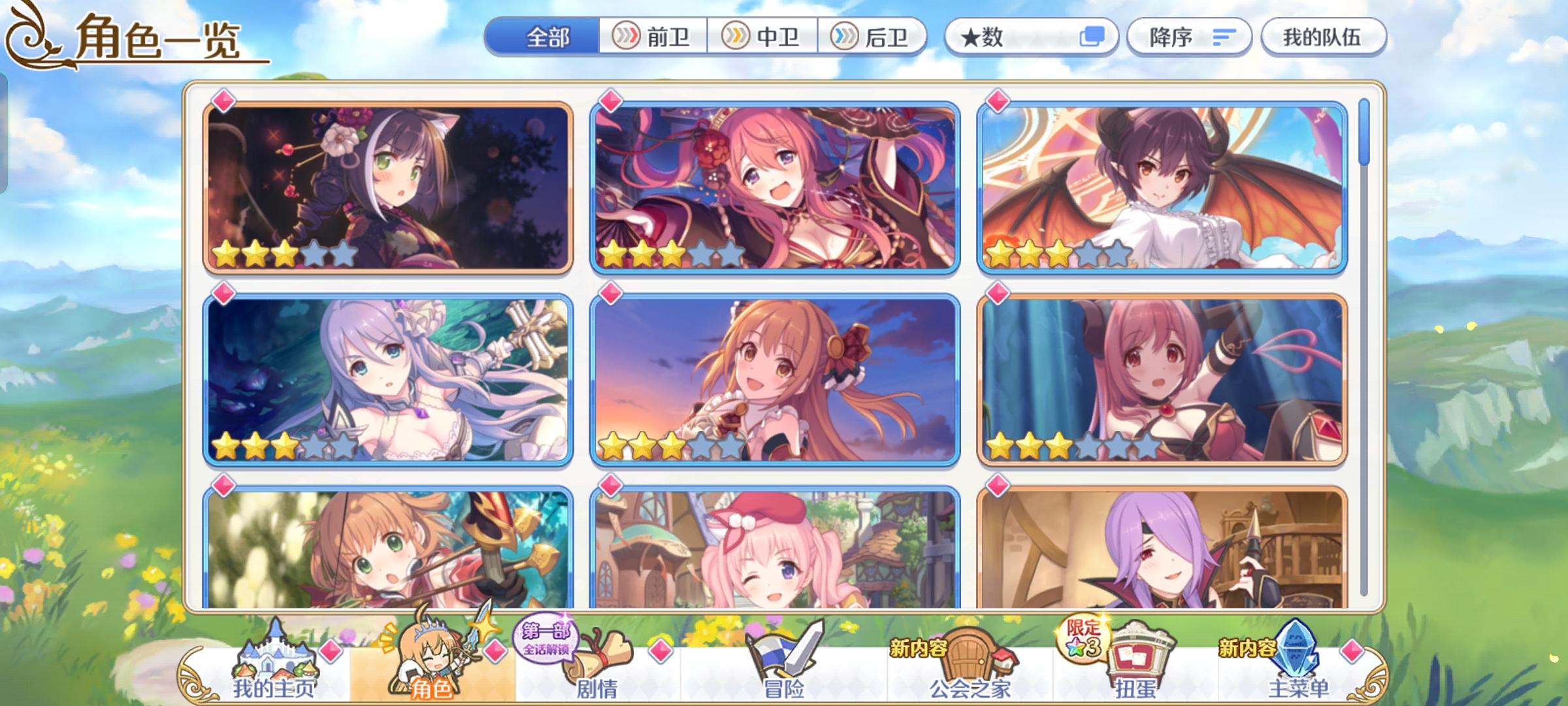1568x706 pixels.
Task: Click the switch icon next to the ★数 sort
Action: click(x=1093, y=38)
